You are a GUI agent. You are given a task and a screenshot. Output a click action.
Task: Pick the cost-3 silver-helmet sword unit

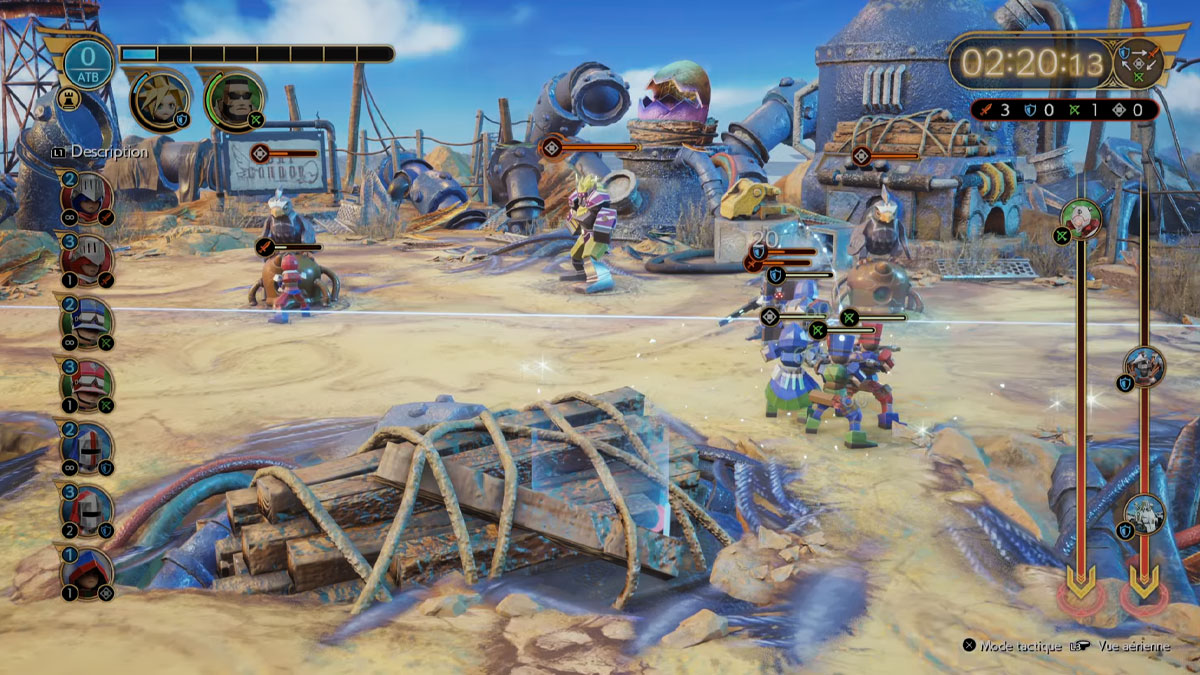[88, 257]
